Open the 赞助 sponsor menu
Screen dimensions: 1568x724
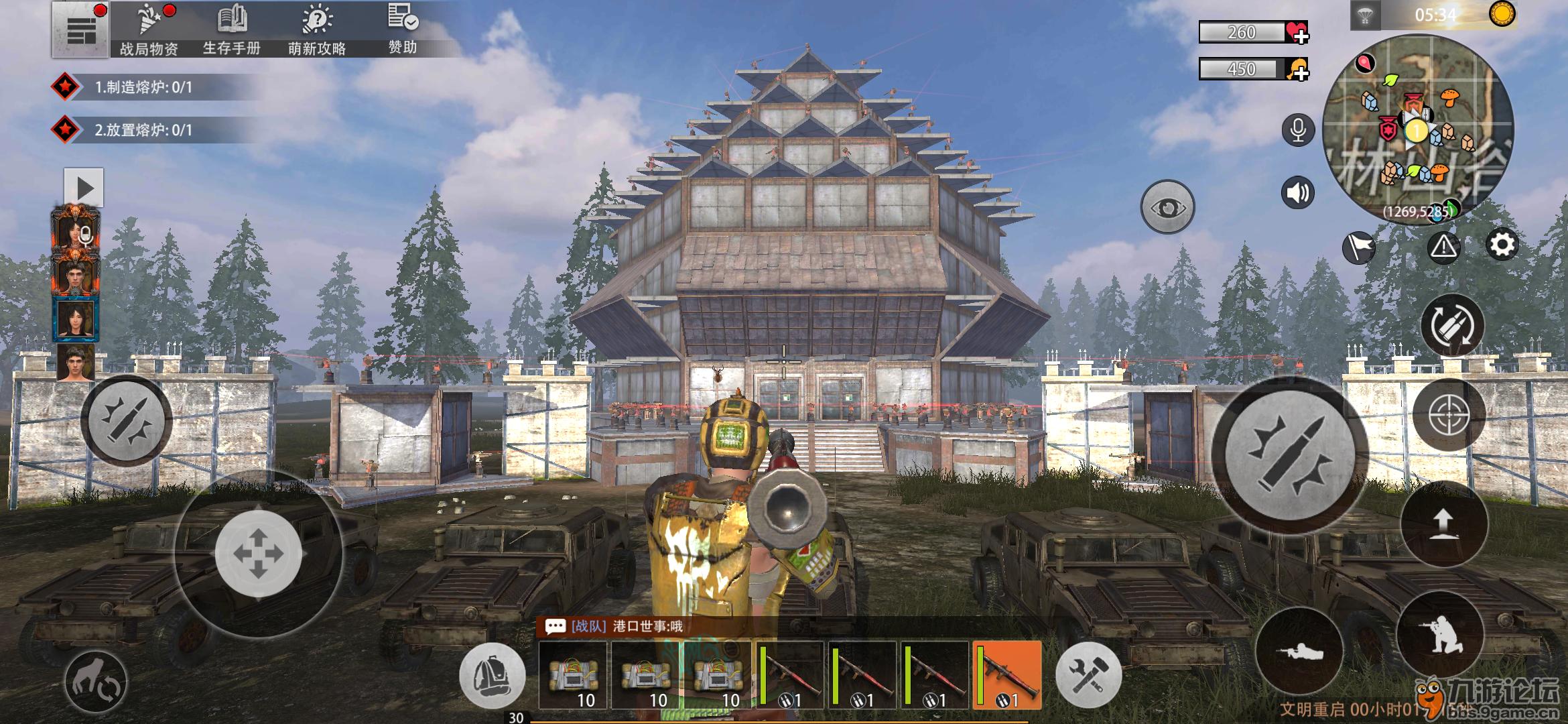pyautogui.click(x=403, y=29)
